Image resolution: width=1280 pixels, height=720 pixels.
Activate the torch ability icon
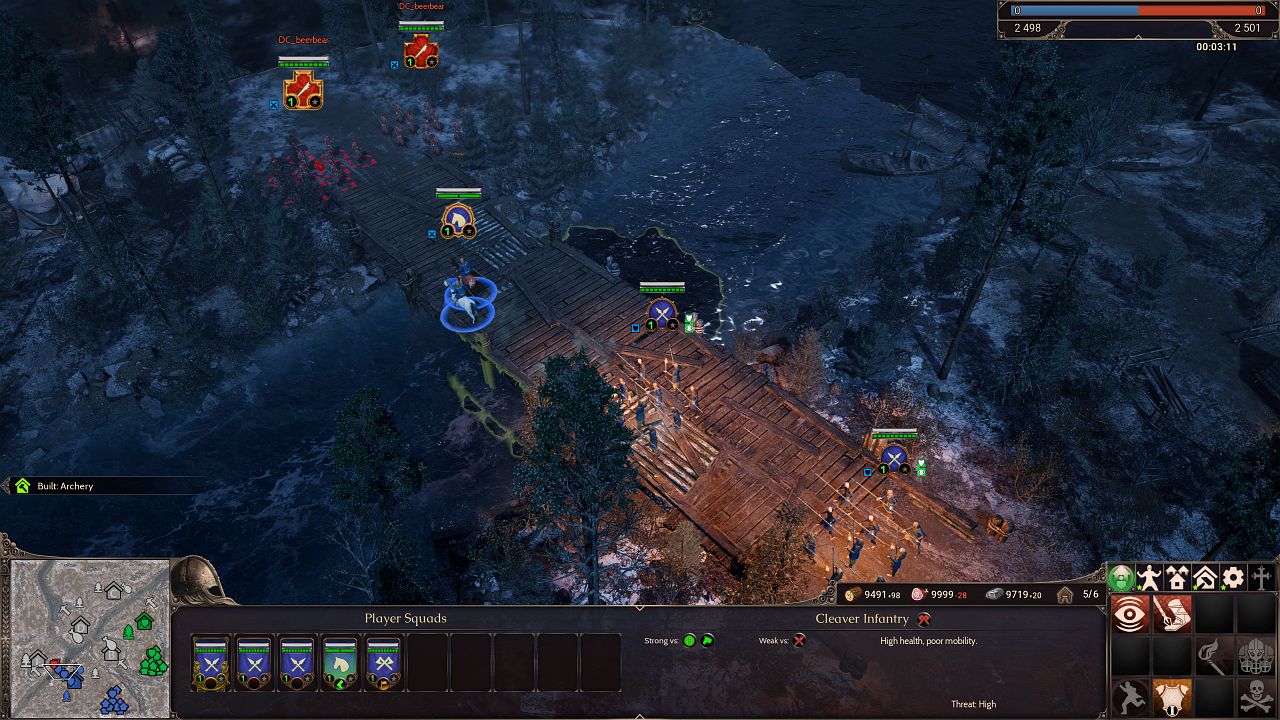(x=1209, y=655)
